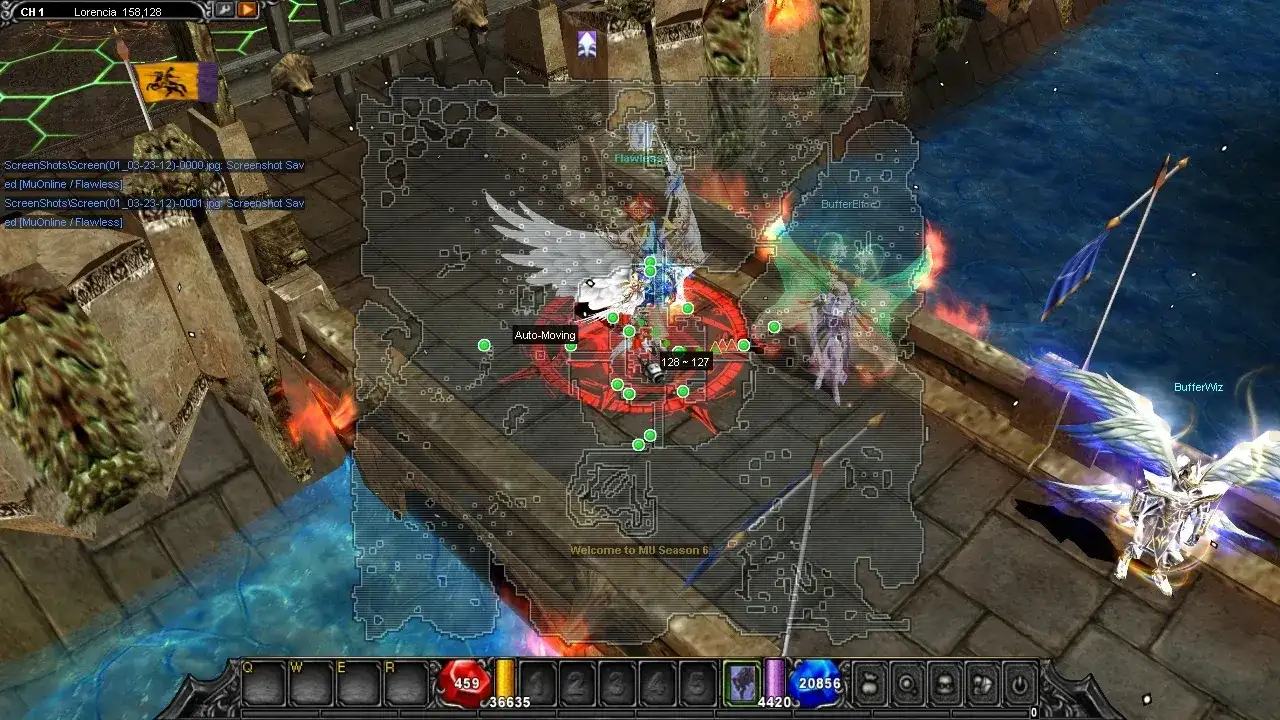Click the ring-shaped menu icon
Viewport: 1280px width, 720px height.
[906, 684]
